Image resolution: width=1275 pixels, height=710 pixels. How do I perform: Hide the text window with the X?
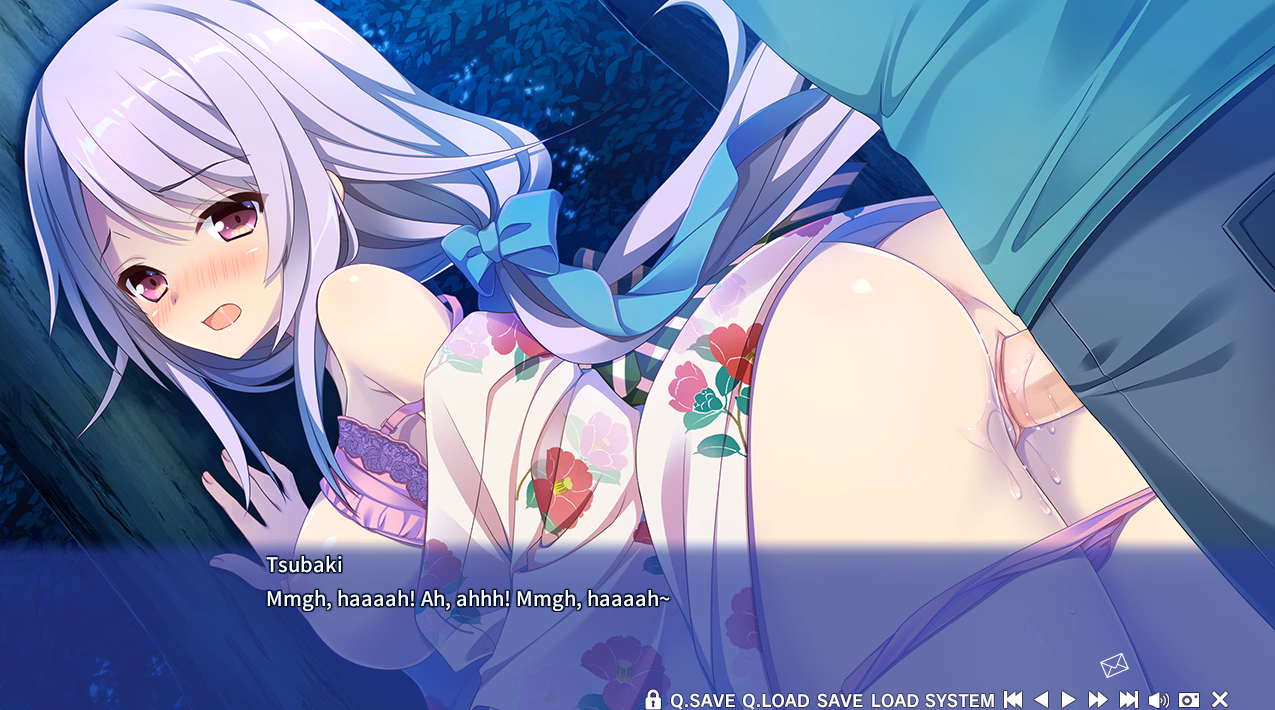click(x=1220, y=700)
